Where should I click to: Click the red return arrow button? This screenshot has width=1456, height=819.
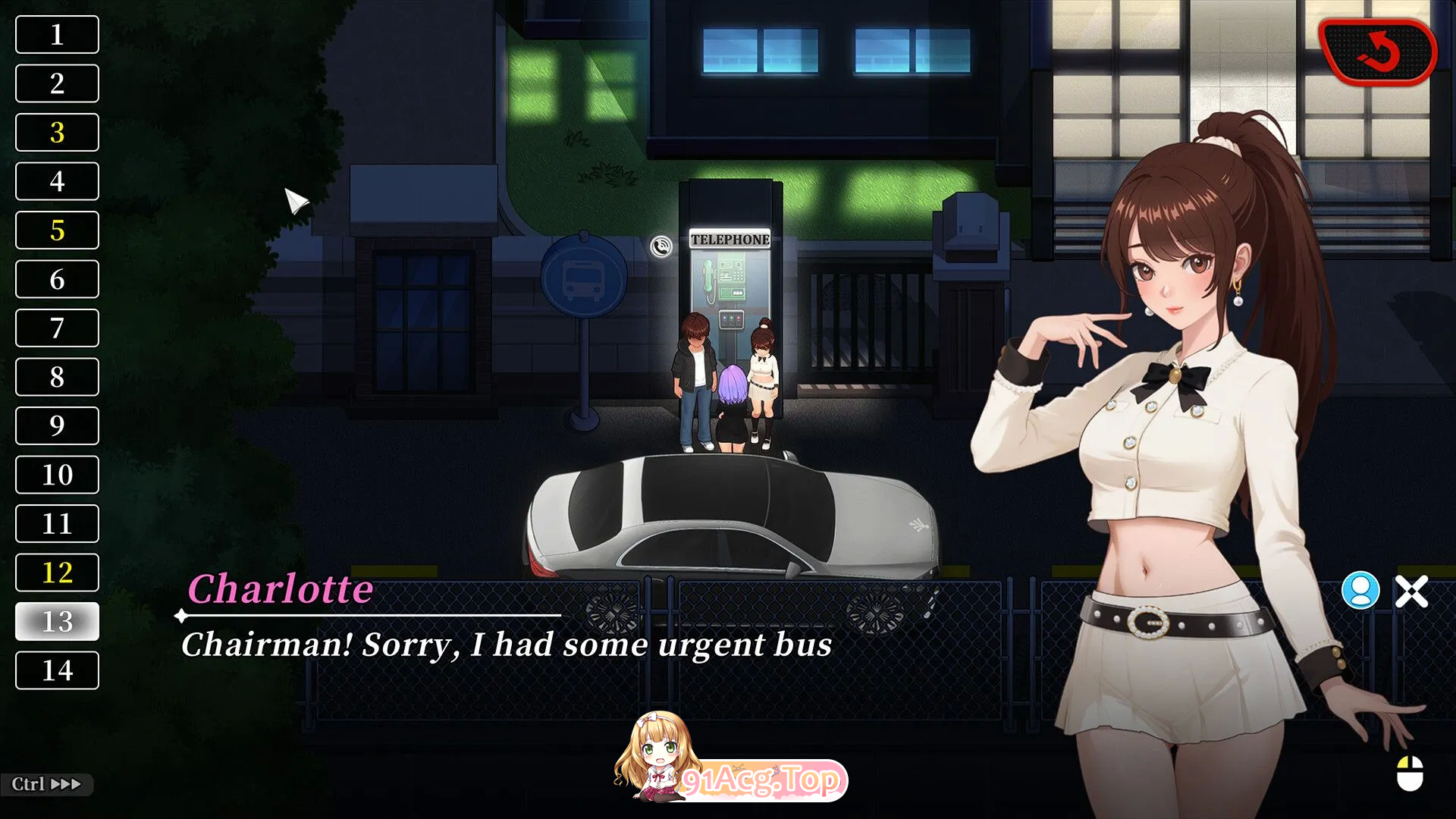click(x=1377, y=52)
